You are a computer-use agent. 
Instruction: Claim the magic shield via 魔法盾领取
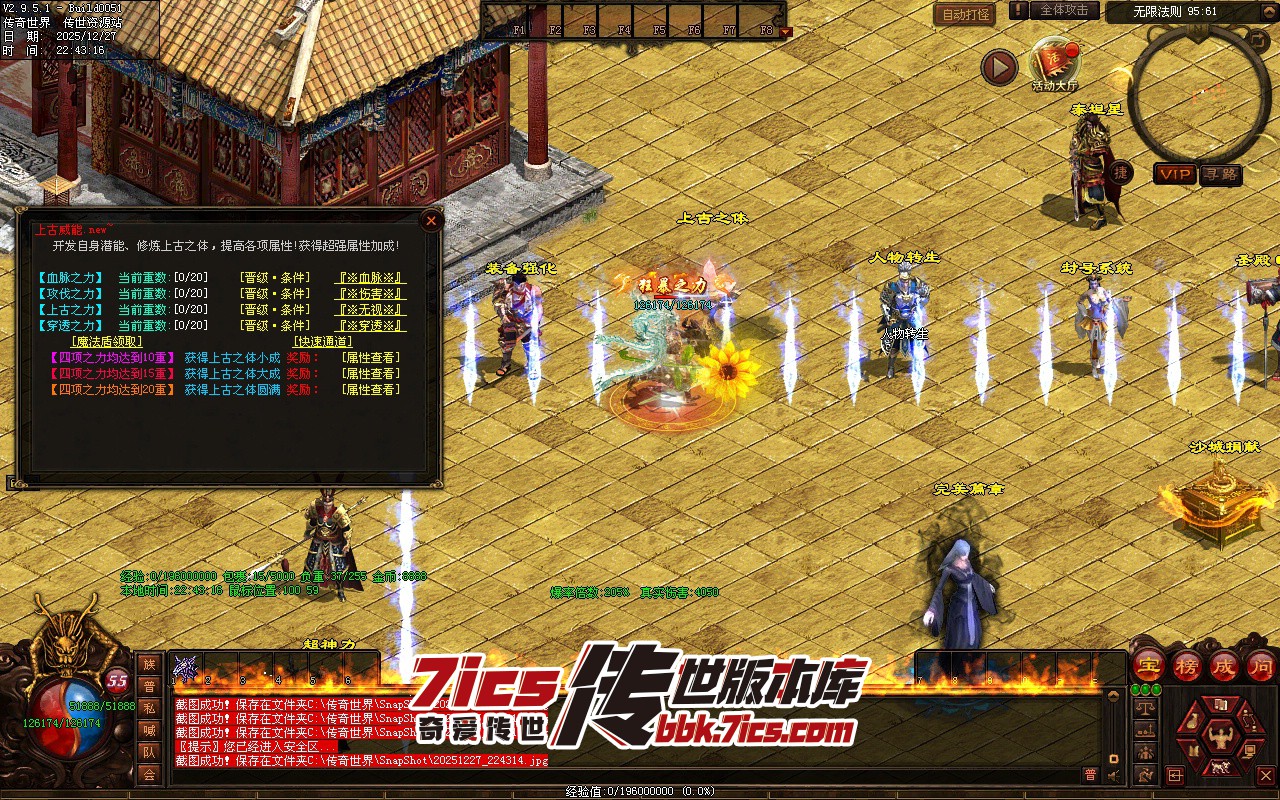tap(107, 342)
